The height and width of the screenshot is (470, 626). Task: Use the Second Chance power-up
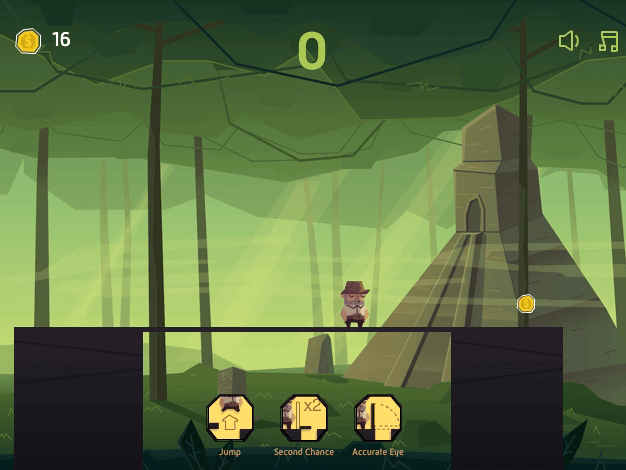coord(304,418)
